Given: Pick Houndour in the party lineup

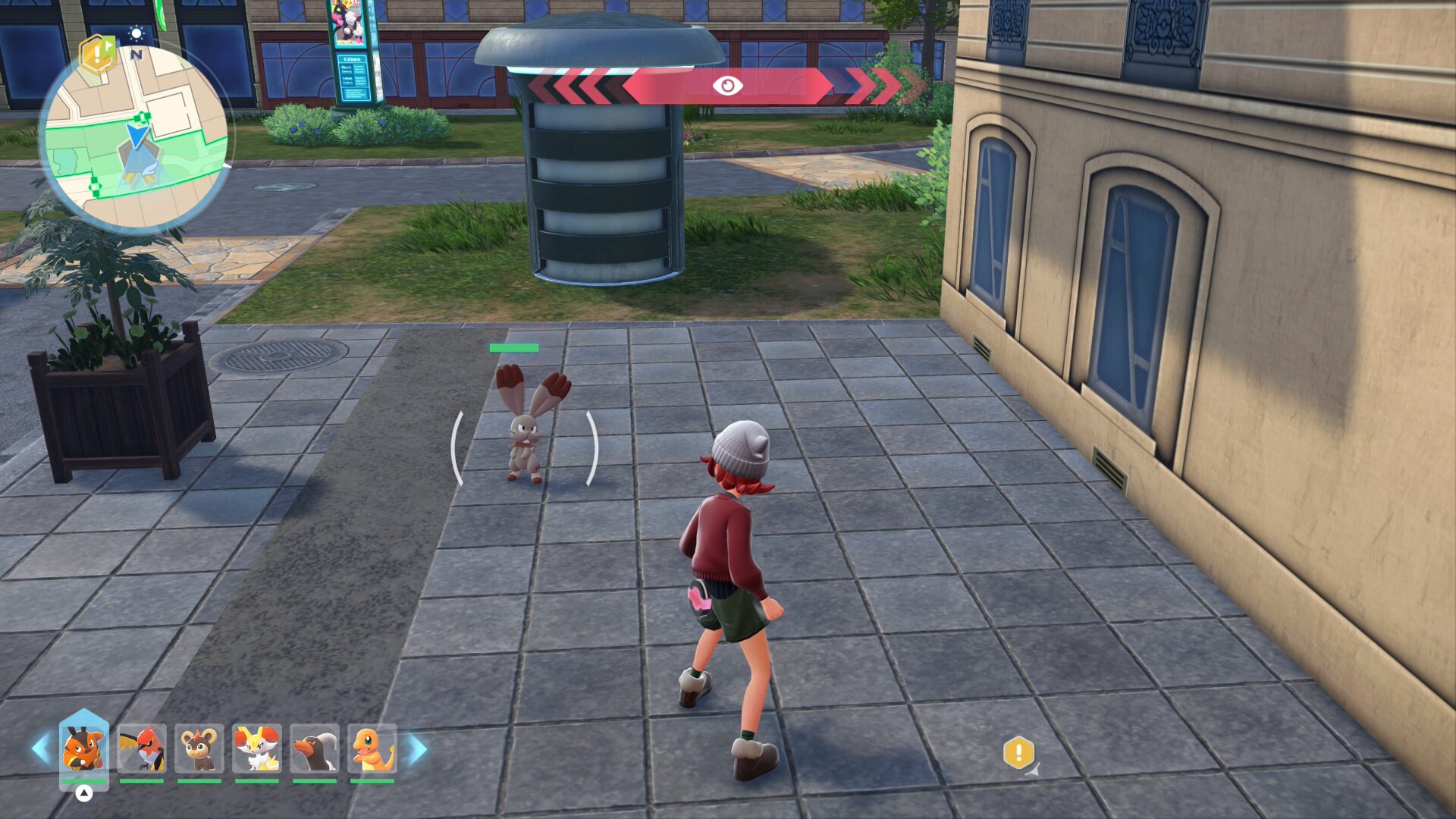Looking at the screenshot, I should (x=314, y=748).
